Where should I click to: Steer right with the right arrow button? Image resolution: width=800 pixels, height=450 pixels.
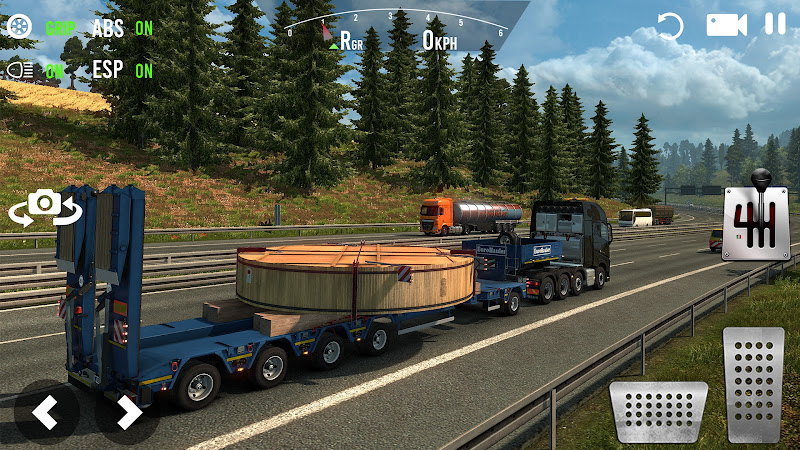(x=127, y=410)
